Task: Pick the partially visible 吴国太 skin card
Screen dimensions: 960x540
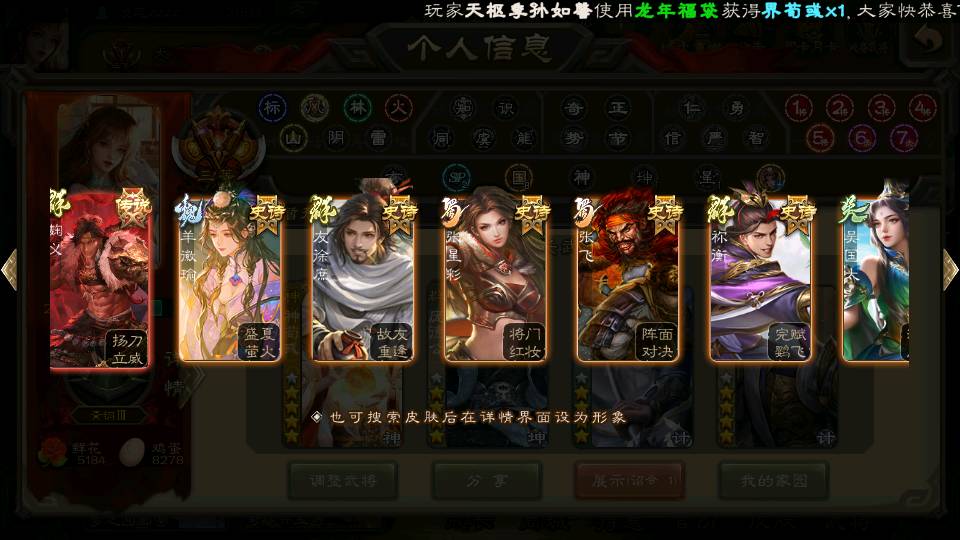Action: 876,280
